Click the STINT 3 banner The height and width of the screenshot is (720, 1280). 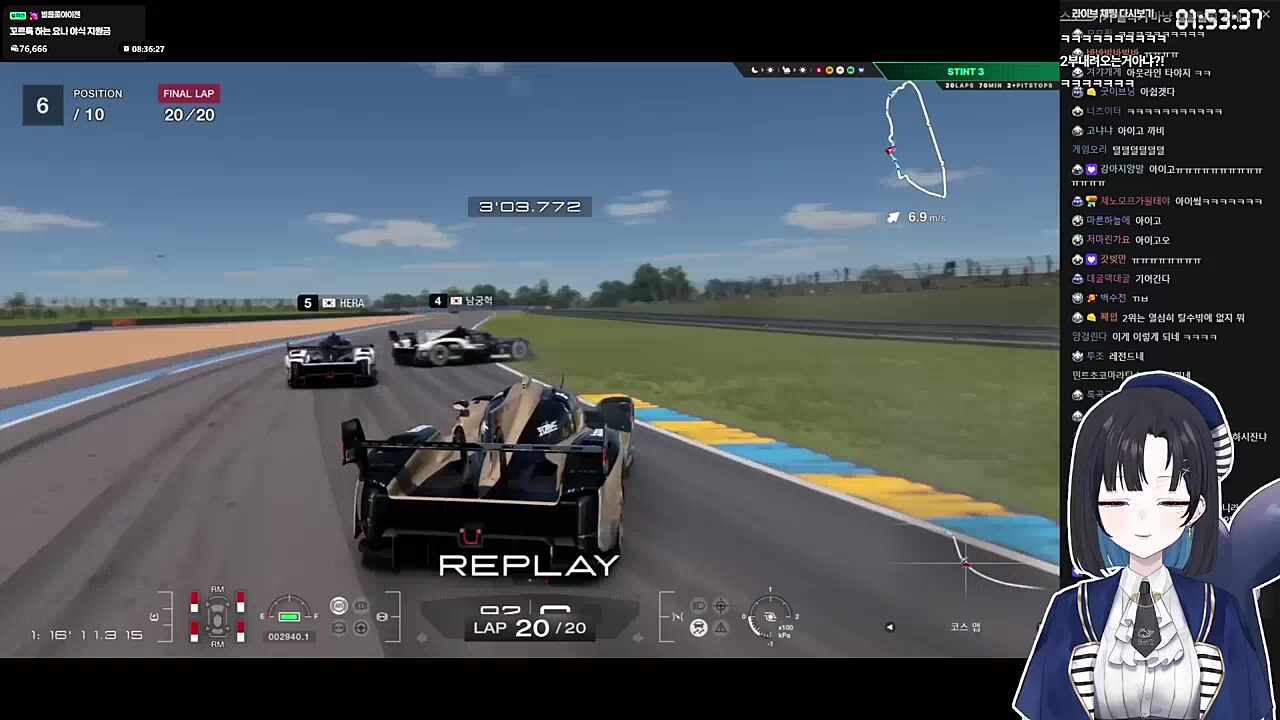(965, 71)
